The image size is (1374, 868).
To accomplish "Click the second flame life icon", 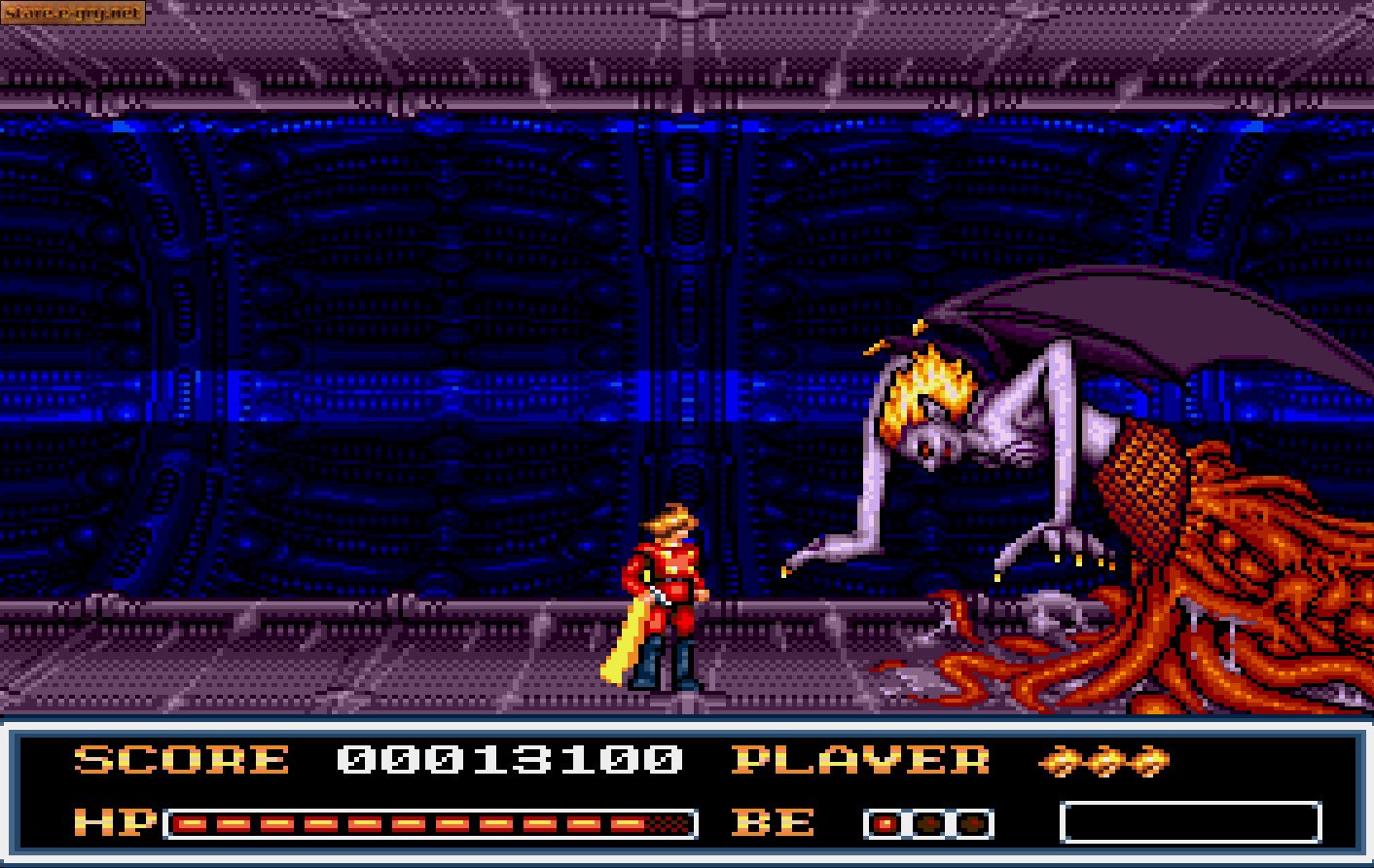I will click(x=1104, y=761).
